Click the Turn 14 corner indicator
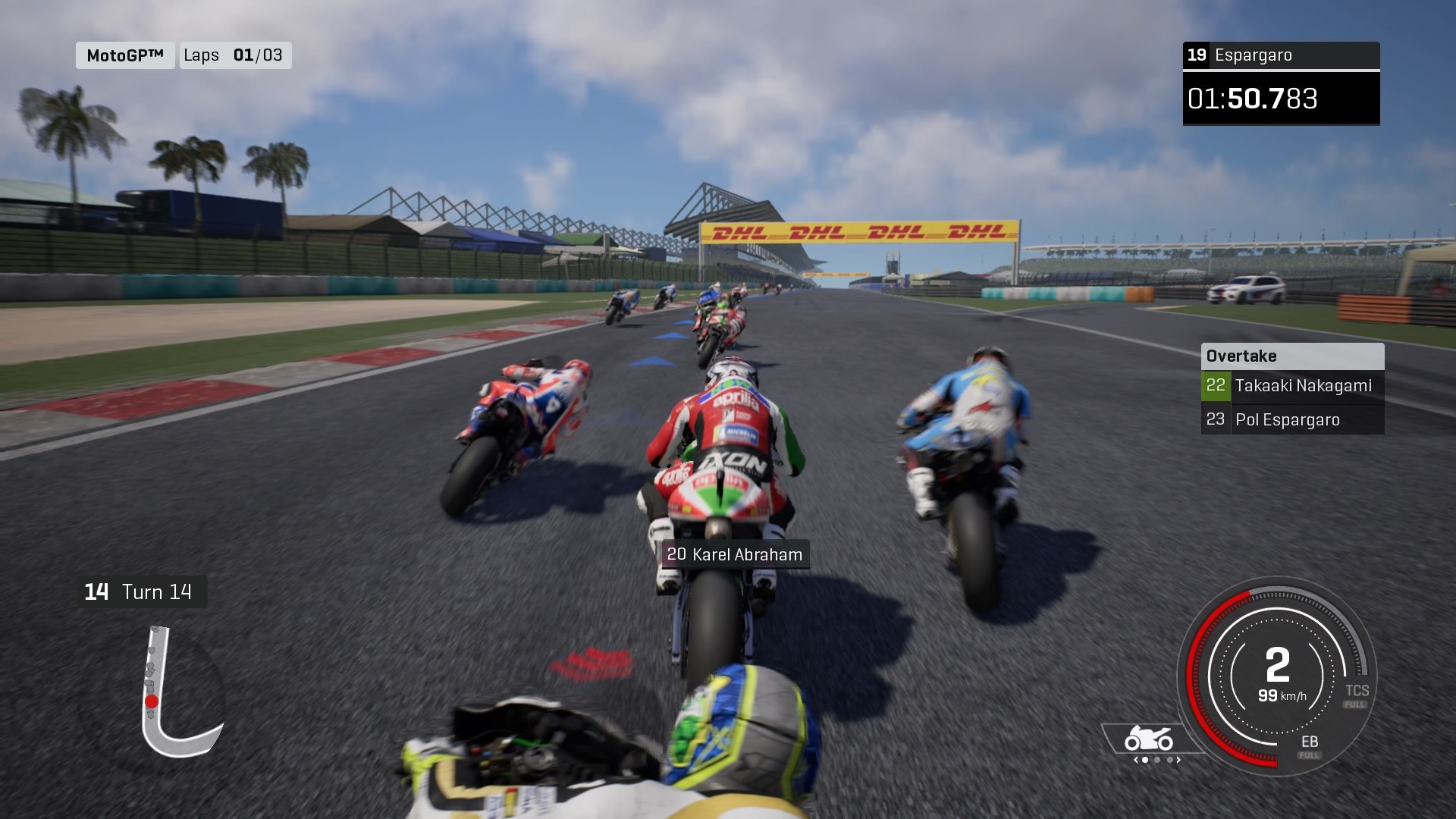The image size is (1456, 819). (143, 592)
